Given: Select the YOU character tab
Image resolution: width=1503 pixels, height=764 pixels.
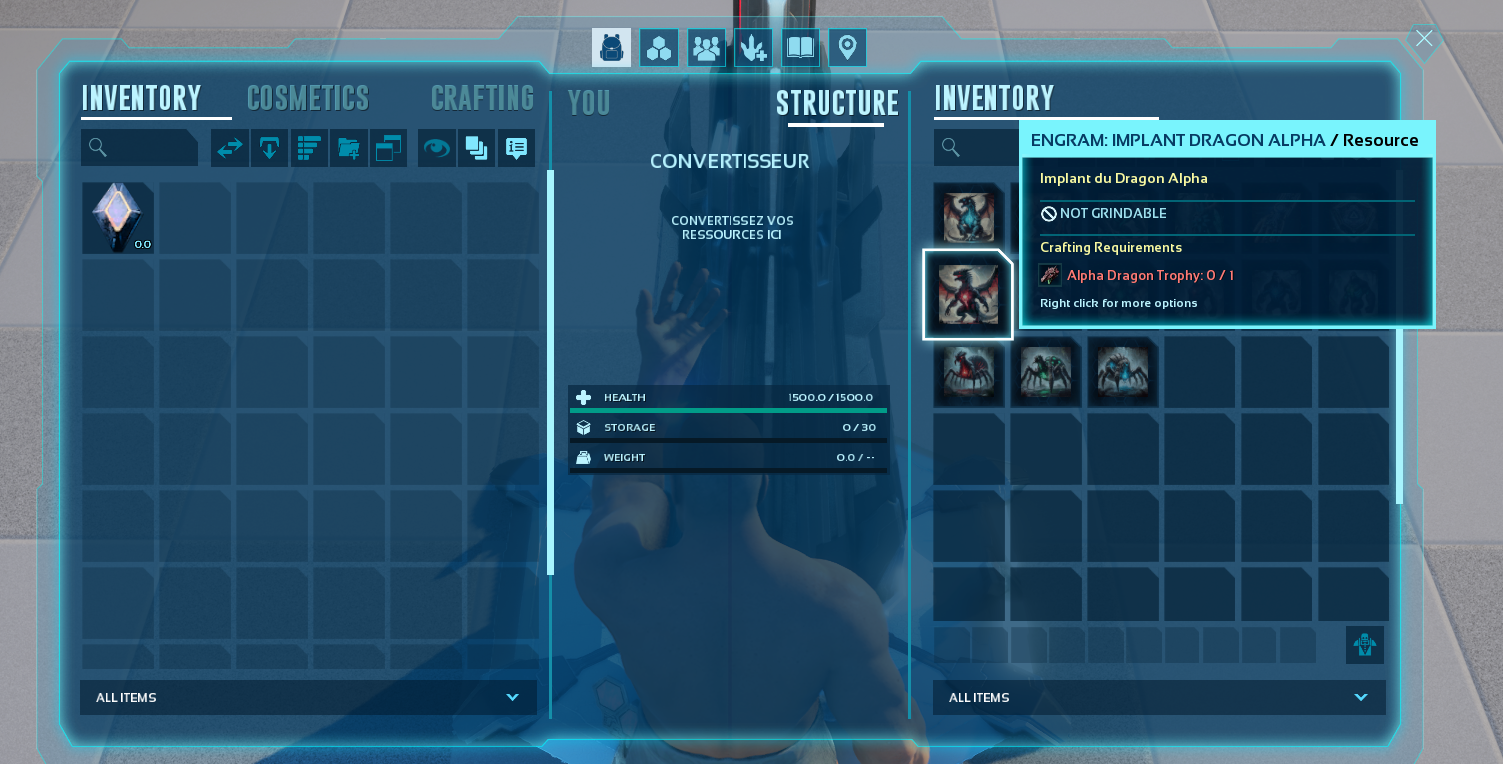Looking at the screenshot, I should pos(589,103).
